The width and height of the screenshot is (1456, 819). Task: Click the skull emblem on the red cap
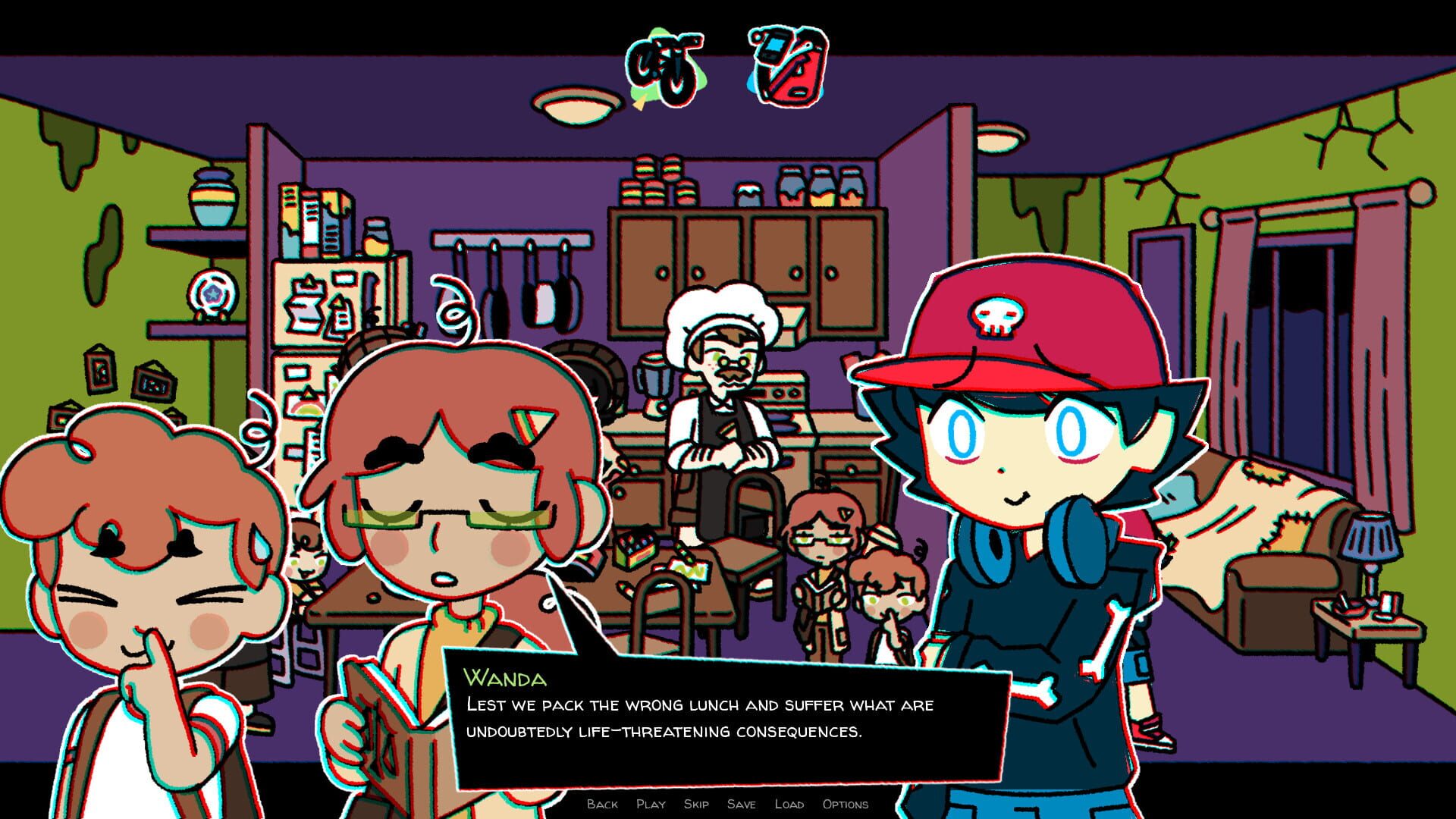pos(996,315)
